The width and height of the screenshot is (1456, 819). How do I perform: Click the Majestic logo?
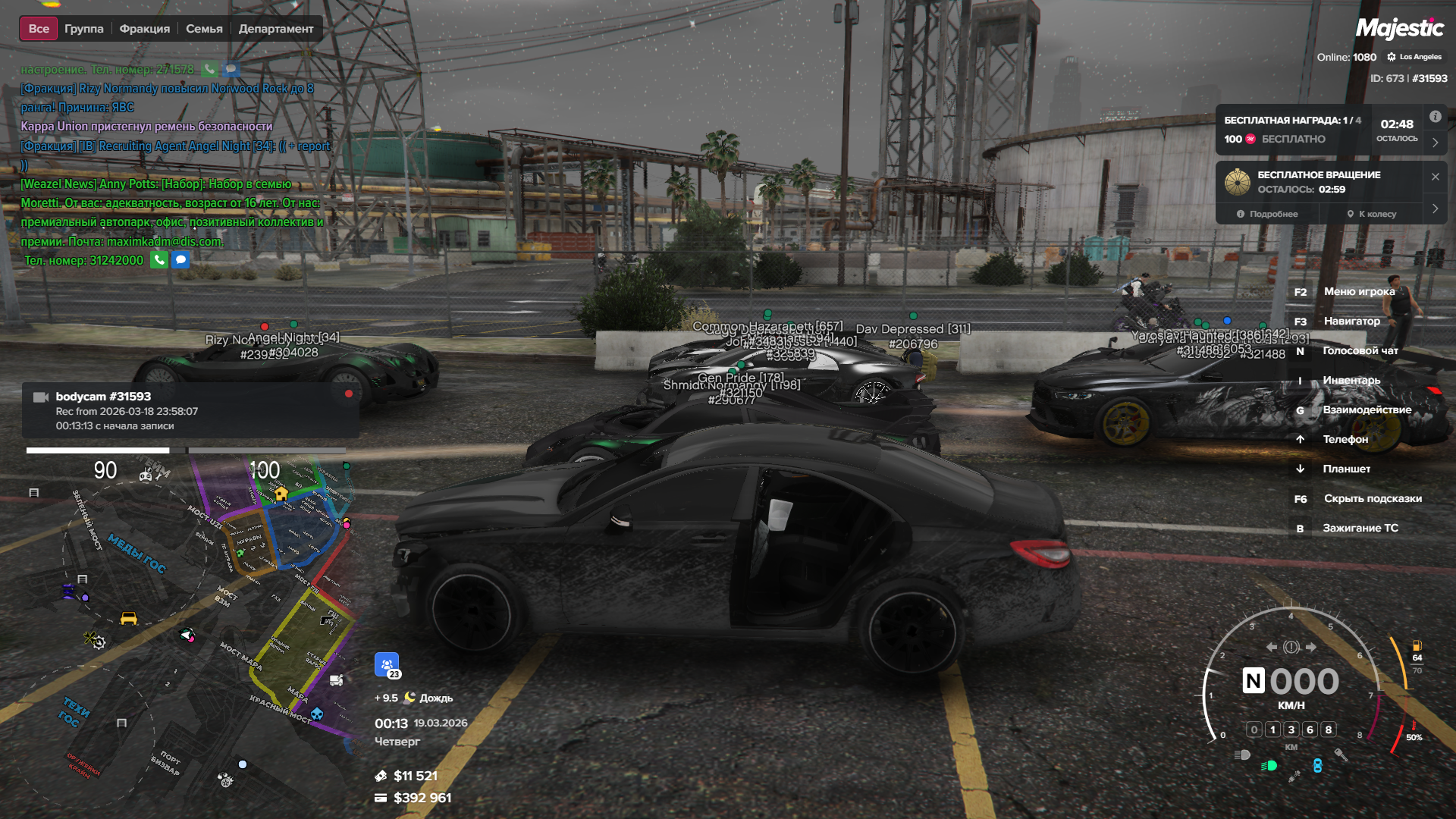(x=1399, y=29)
